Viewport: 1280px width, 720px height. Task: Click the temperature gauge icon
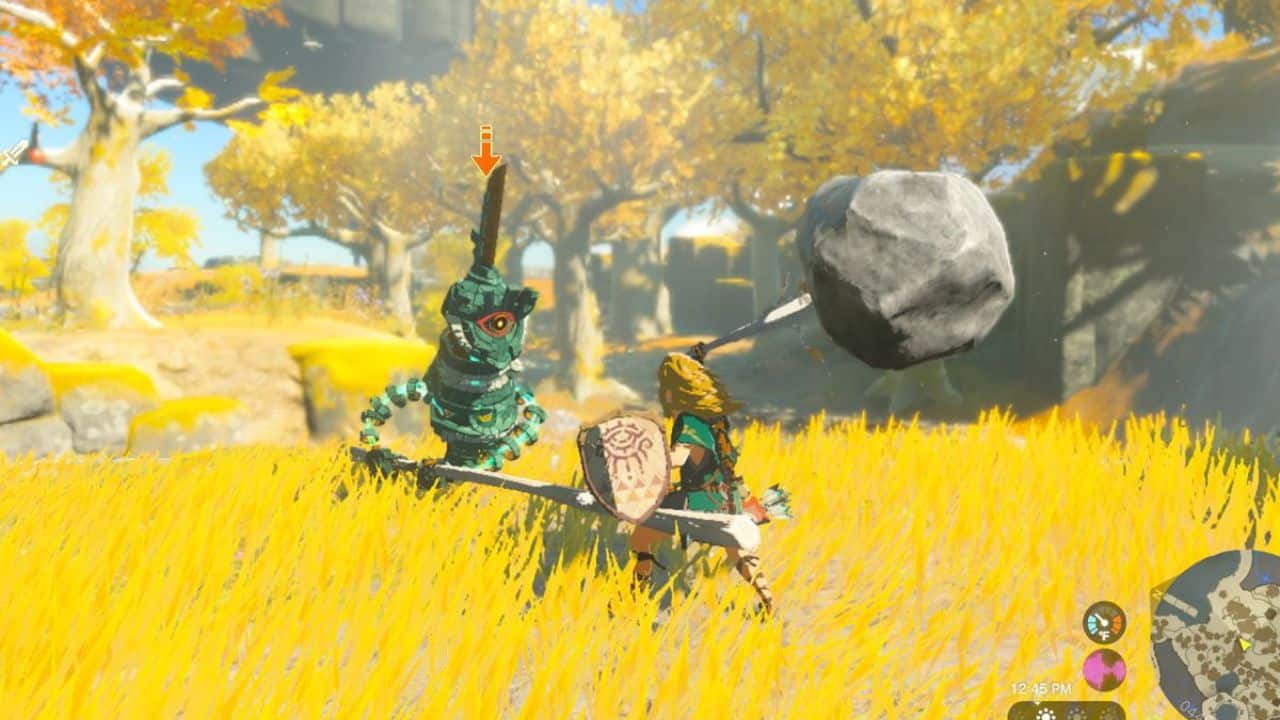point(1104,622)
